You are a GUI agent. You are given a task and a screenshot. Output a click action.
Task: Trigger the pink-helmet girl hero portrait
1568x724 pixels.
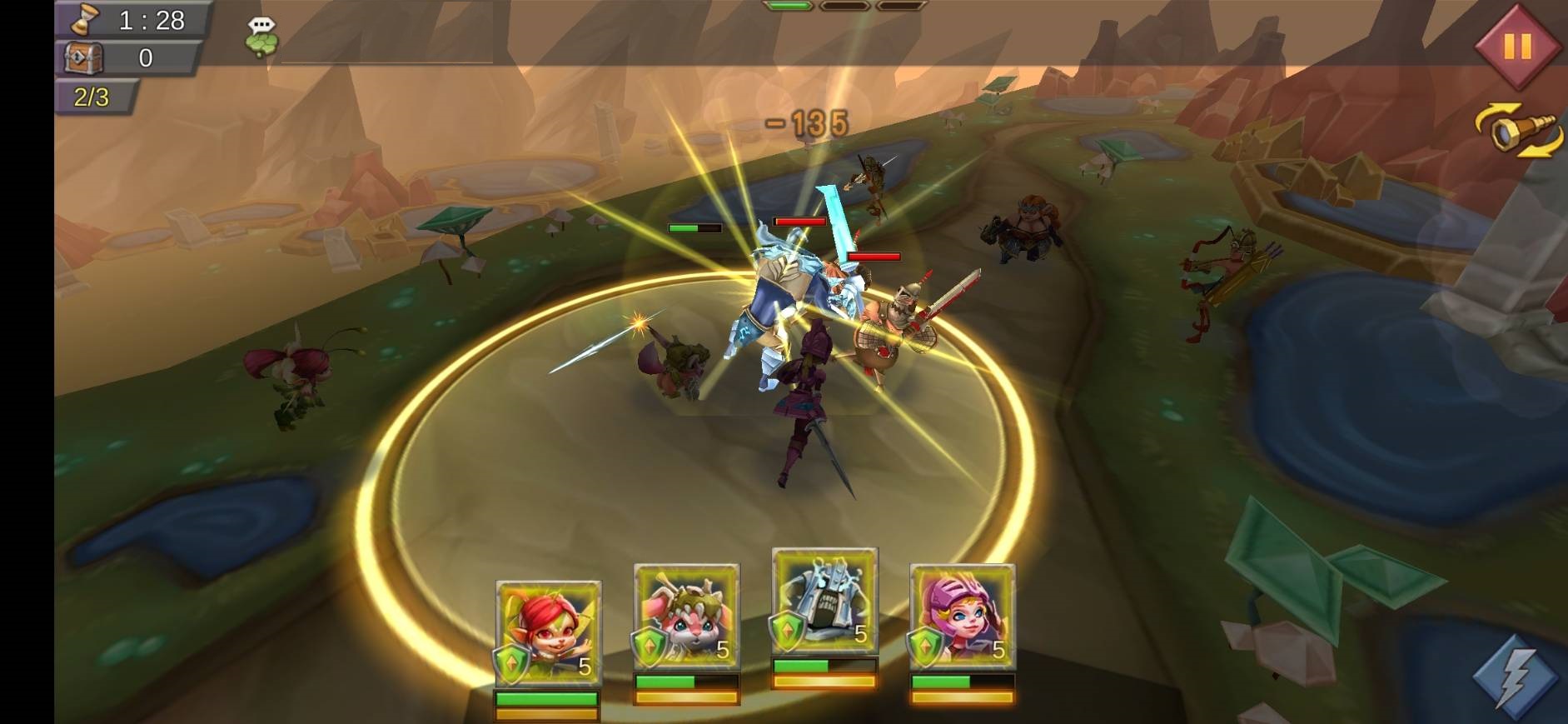962,617
